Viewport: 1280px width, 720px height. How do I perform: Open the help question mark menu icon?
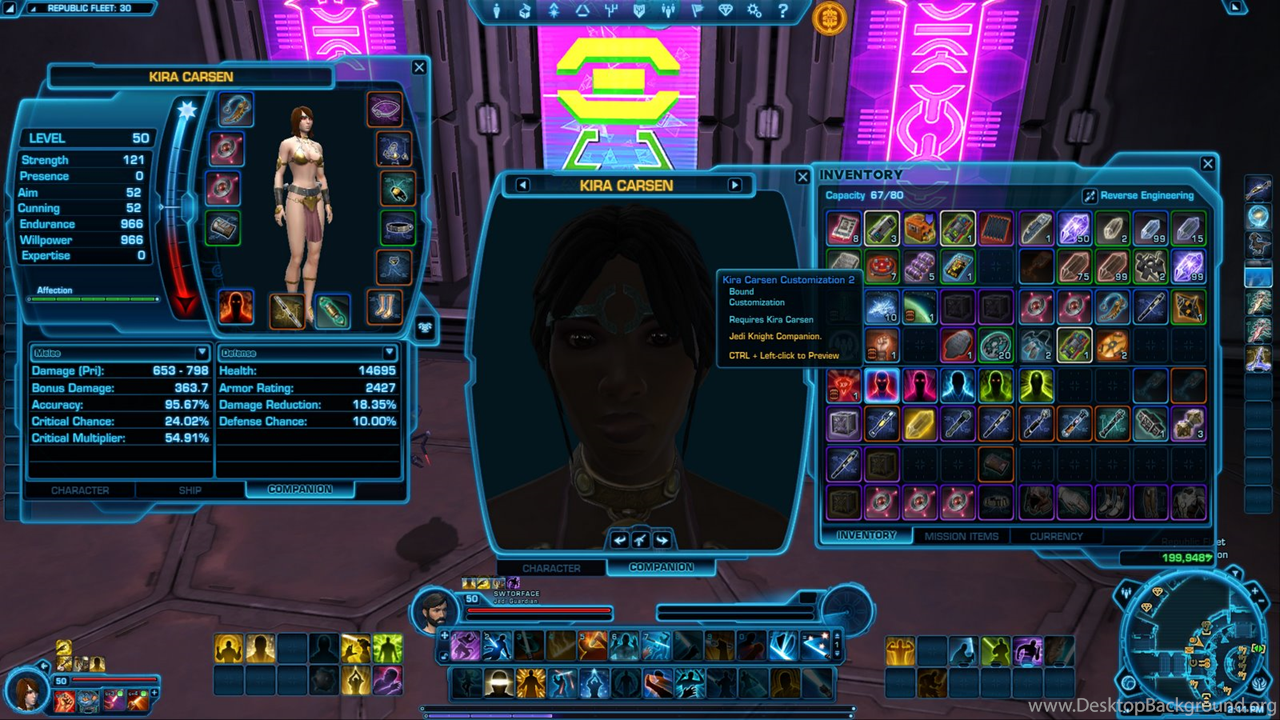782,11
